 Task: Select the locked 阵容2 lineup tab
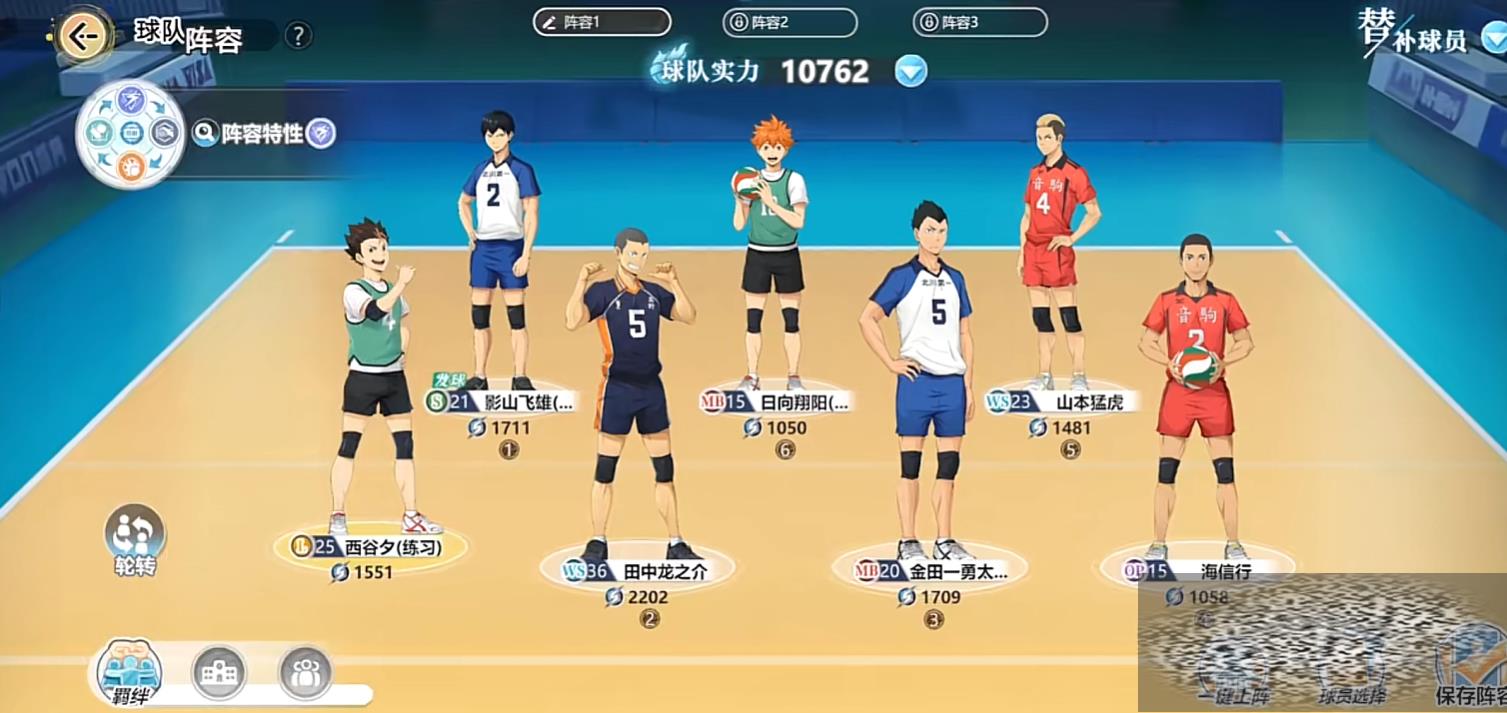pos(789,22)
